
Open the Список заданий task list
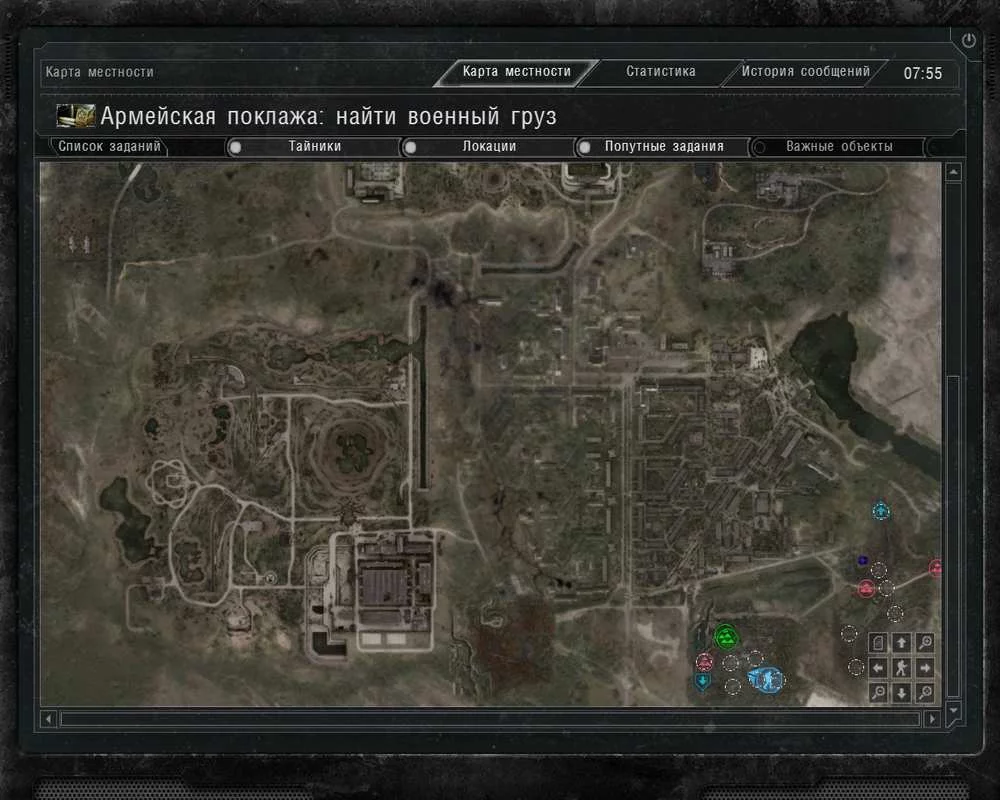point(109,147)
